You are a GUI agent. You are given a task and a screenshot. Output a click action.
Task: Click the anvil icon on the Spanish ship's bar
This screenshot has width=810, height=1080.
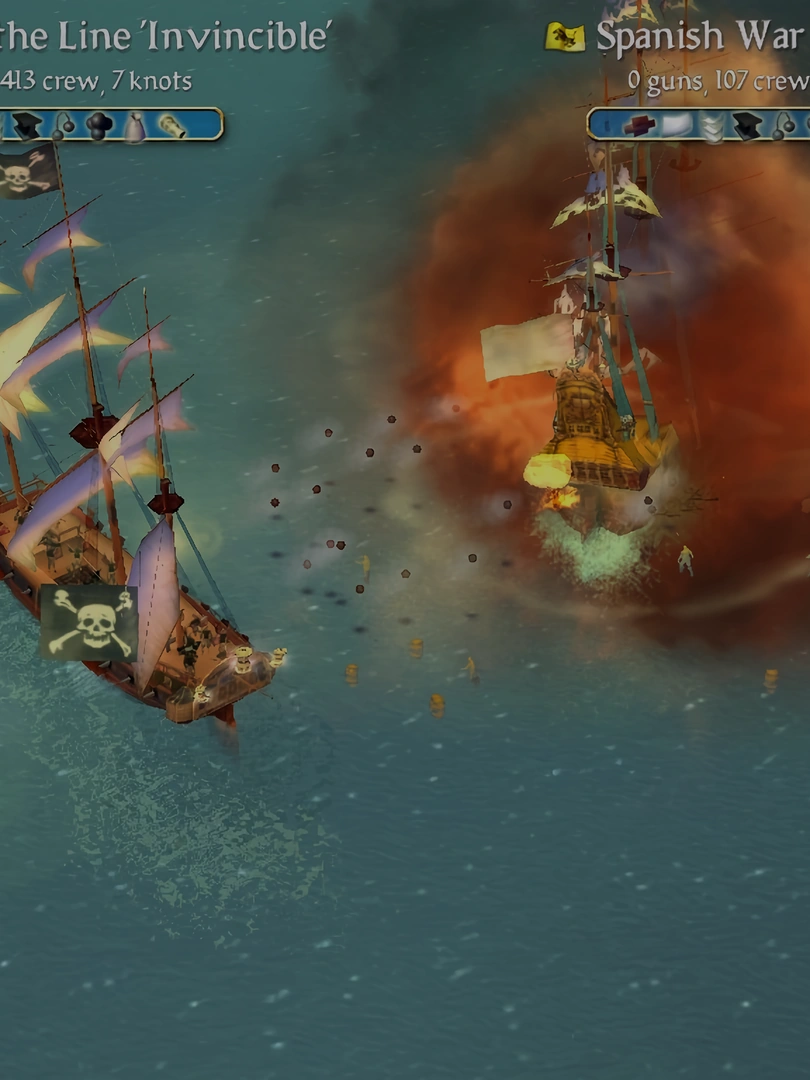click(x=747, y=125)
